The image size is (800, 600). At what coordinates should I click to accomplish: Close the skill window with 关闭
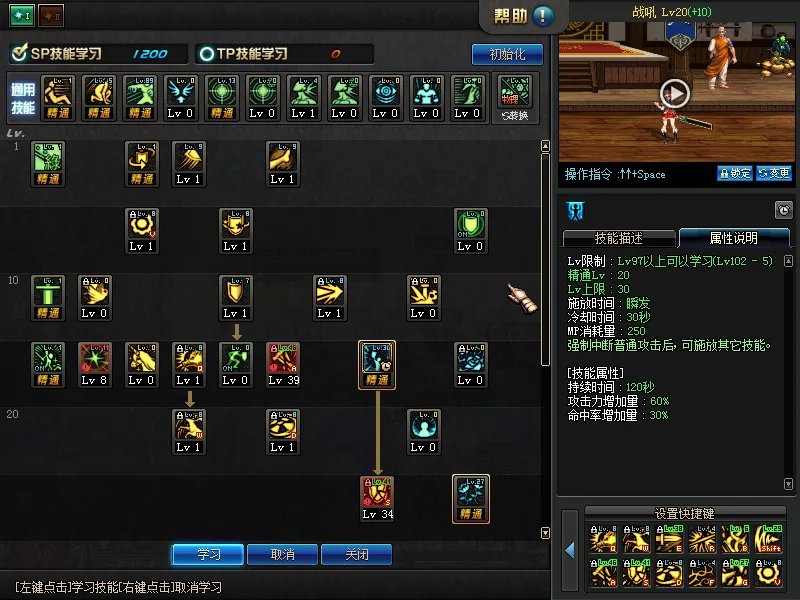click(356, 554)
